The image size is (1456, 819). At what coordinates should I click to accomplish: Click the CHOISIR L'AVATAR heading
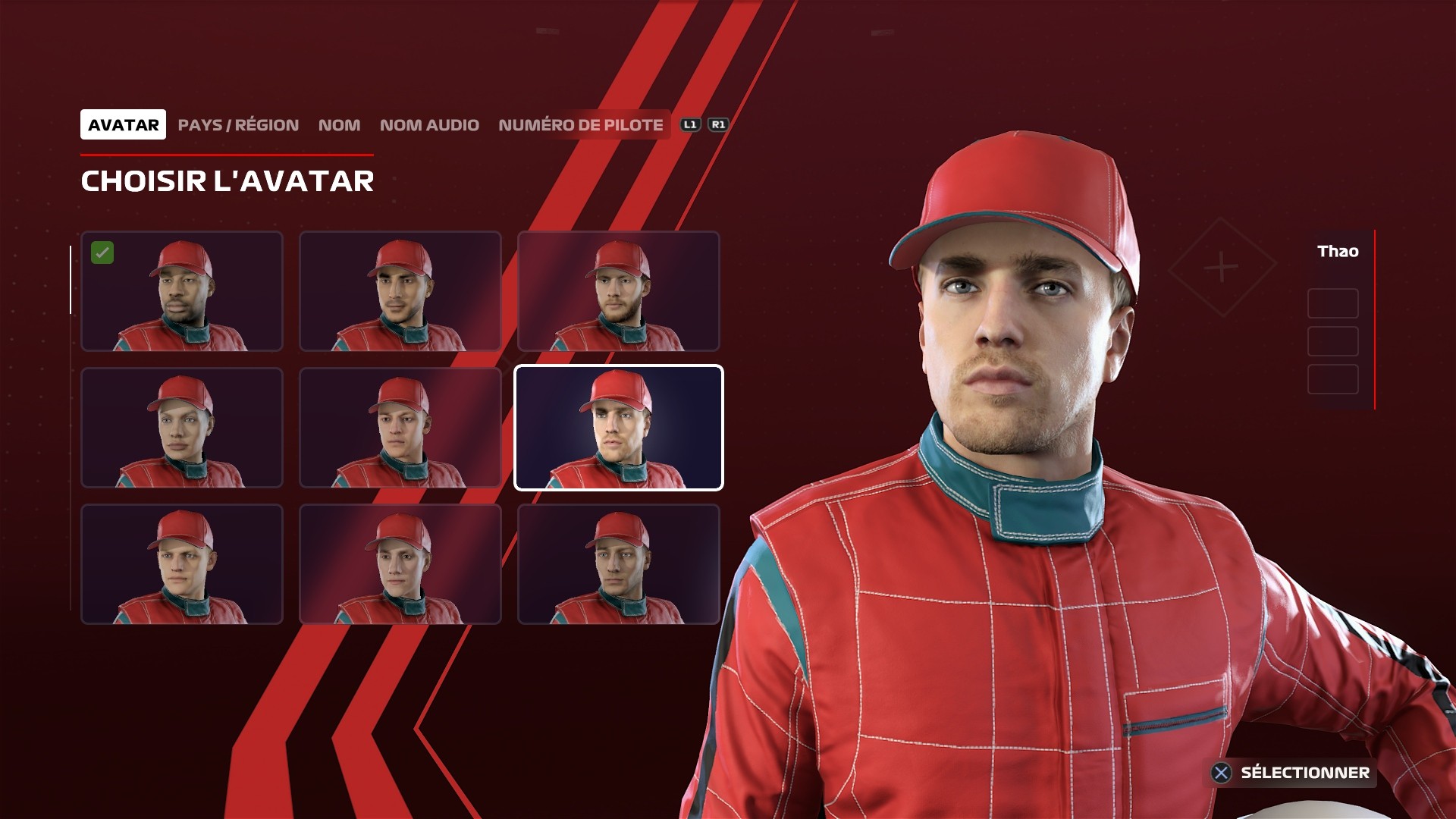point(227,182)
